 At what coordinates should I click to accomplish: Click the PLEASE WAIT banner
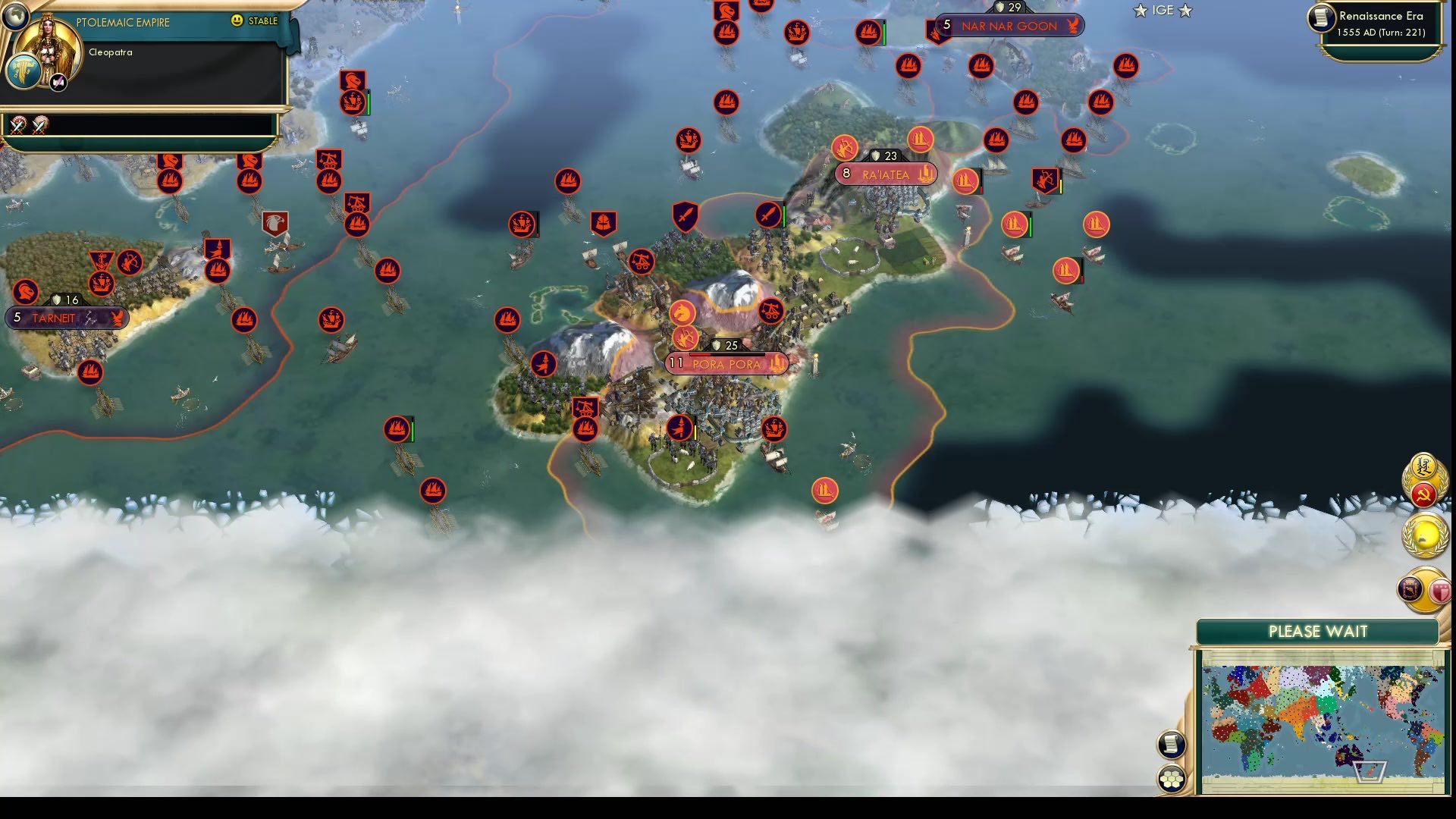1317,630
